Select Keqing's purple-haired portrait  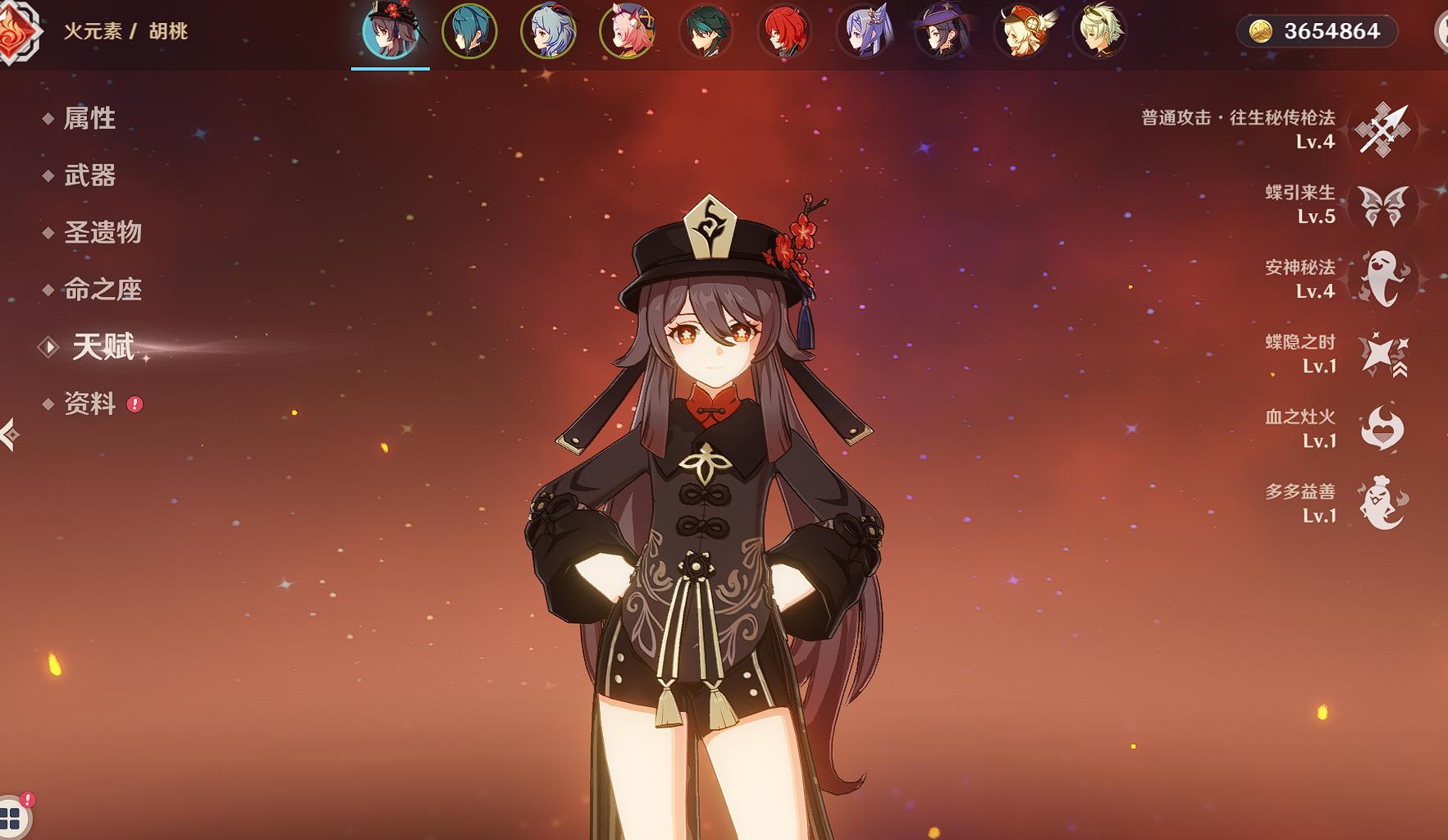[x=863, y=31]
